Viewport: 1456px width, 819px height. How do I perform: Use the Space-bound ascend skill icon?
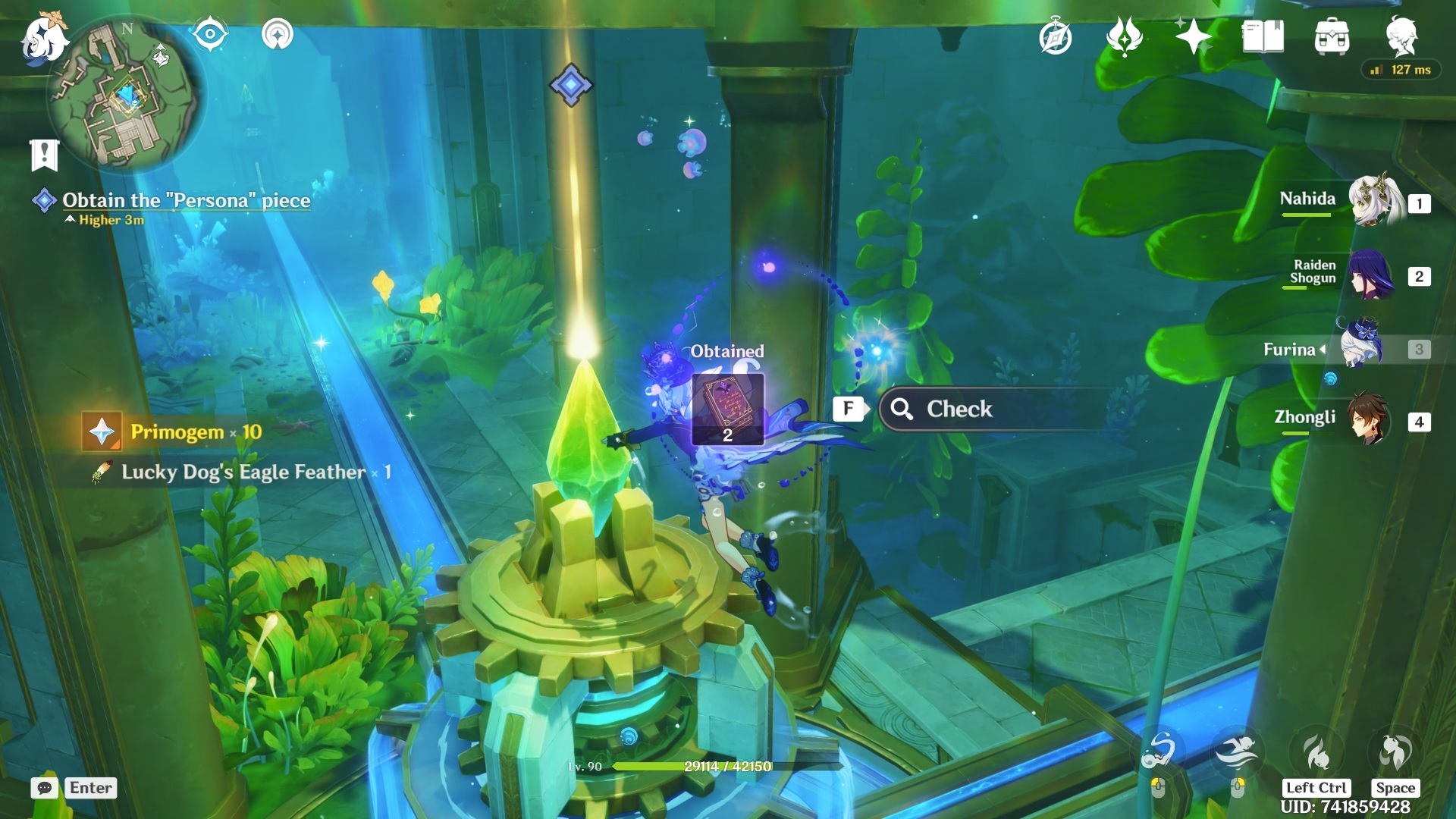[1394, 752]
